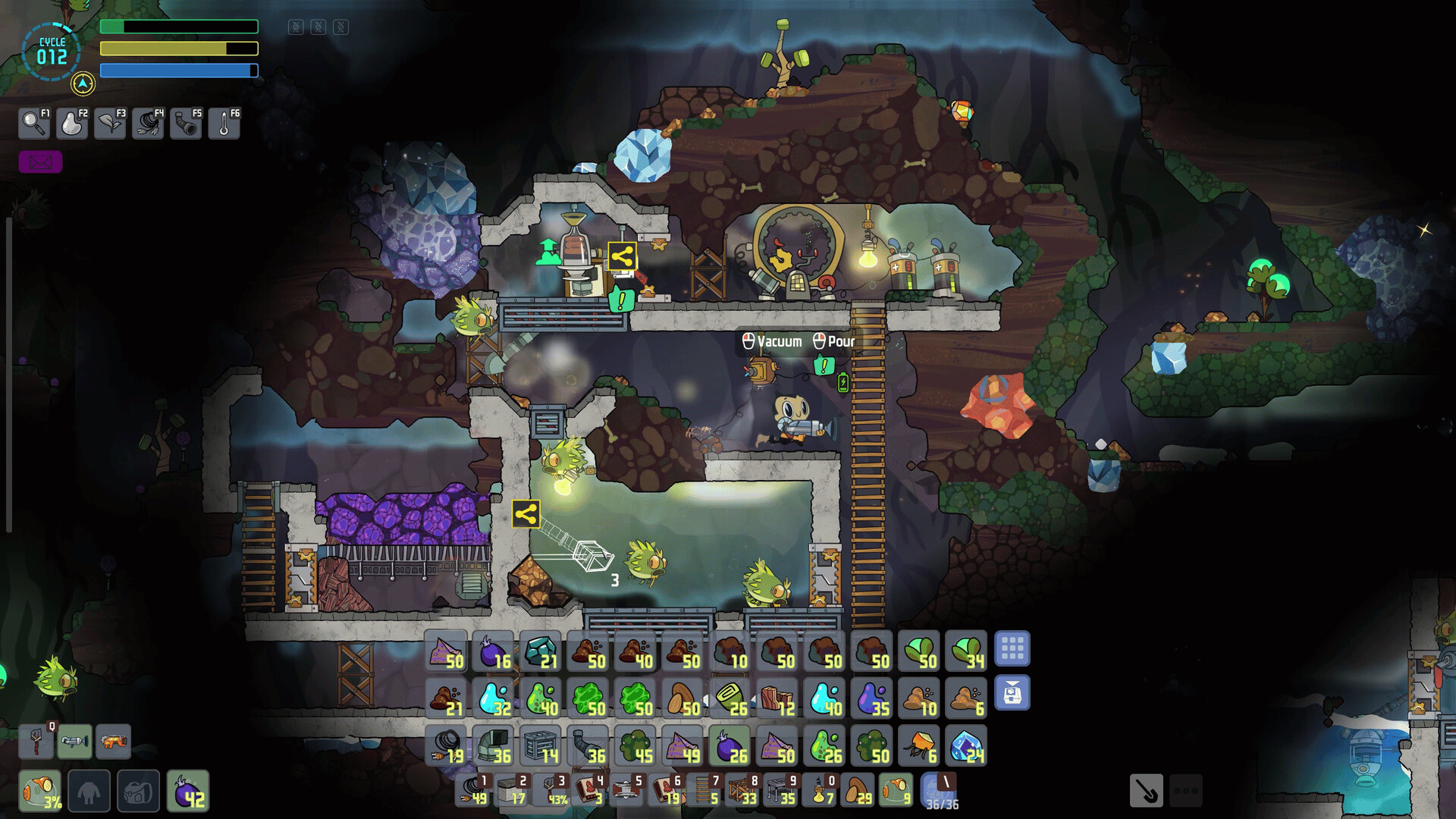Select the teal ore stack of 21

[x=541, y=651]
